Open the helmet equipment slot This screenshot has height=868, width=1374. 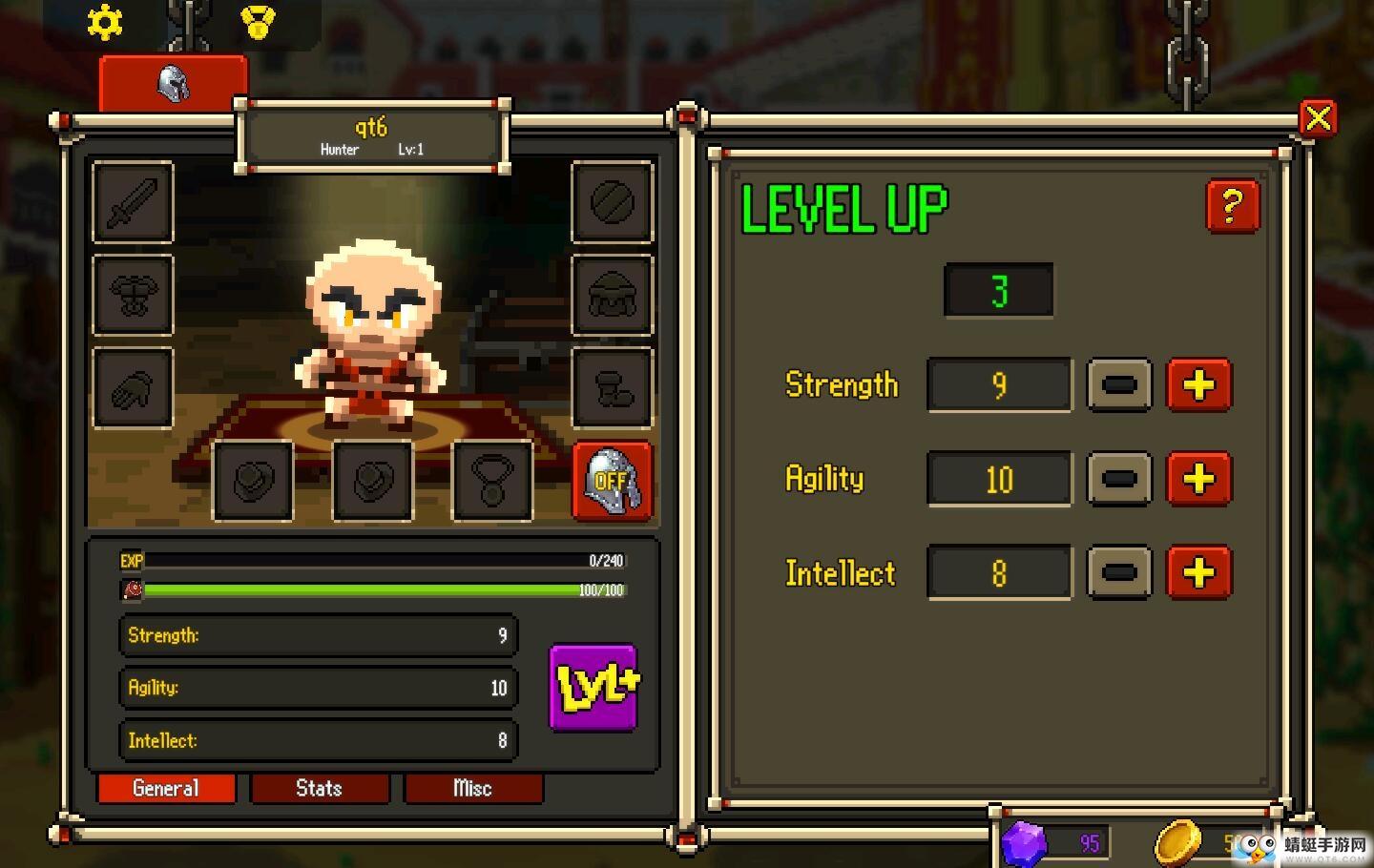pyautogui.click(x=612, y=296)
